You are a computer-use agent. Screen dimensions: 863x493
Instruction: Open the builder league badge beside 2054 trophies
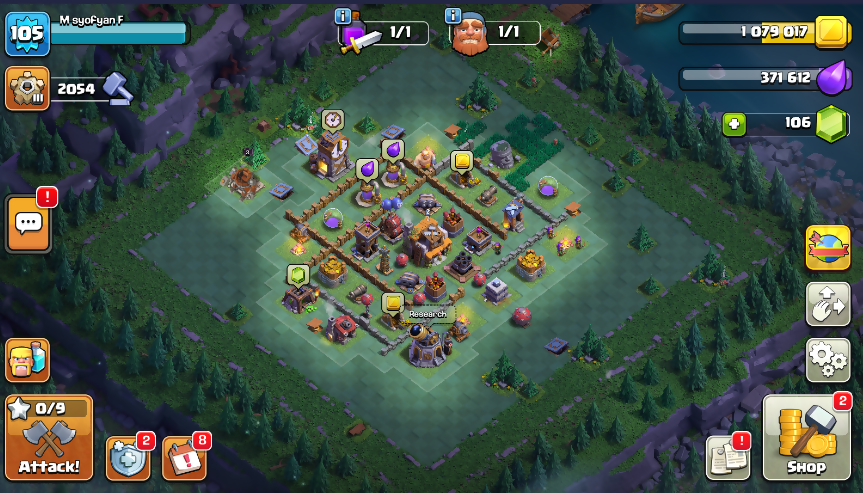point(26,88)
